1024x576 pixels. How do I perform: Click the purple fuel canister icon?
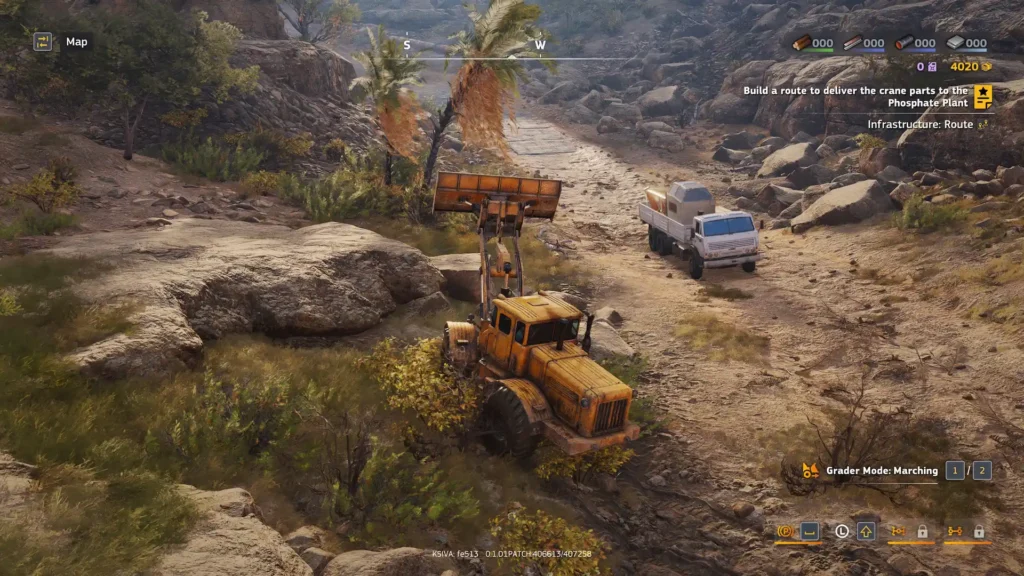(x=932, y=67)
